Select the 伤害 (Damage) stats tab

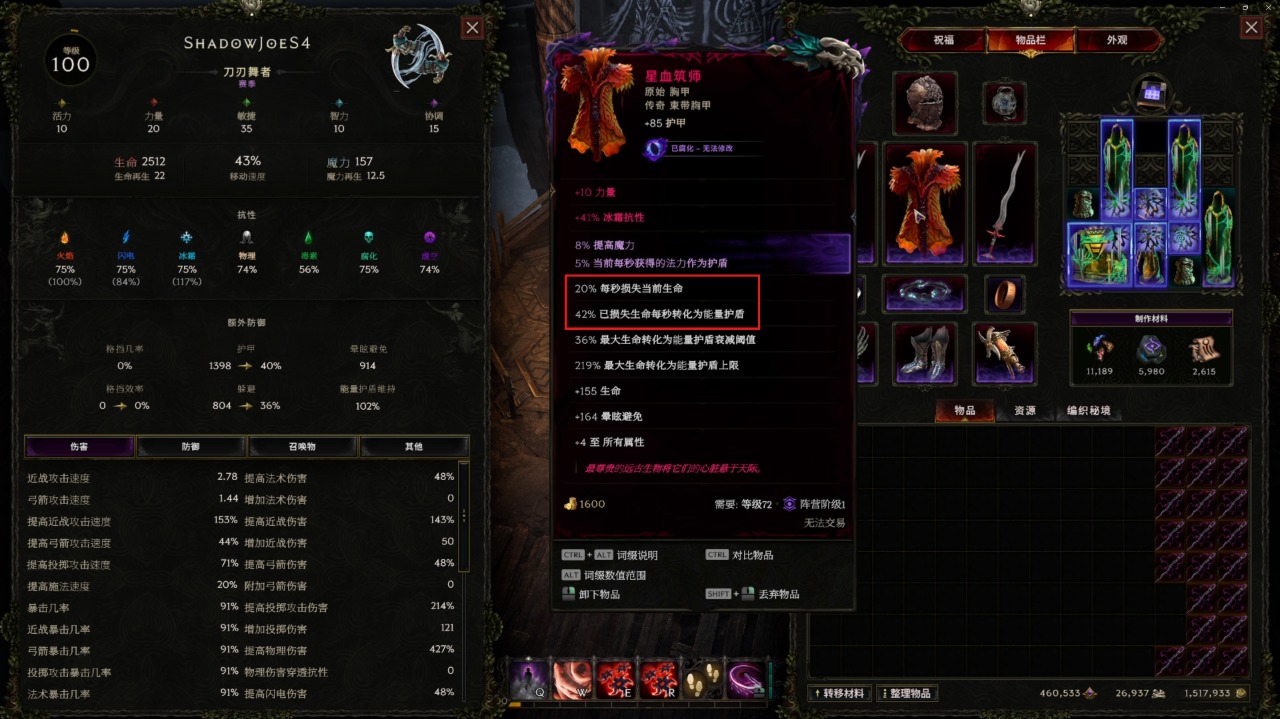pos(79,447)
